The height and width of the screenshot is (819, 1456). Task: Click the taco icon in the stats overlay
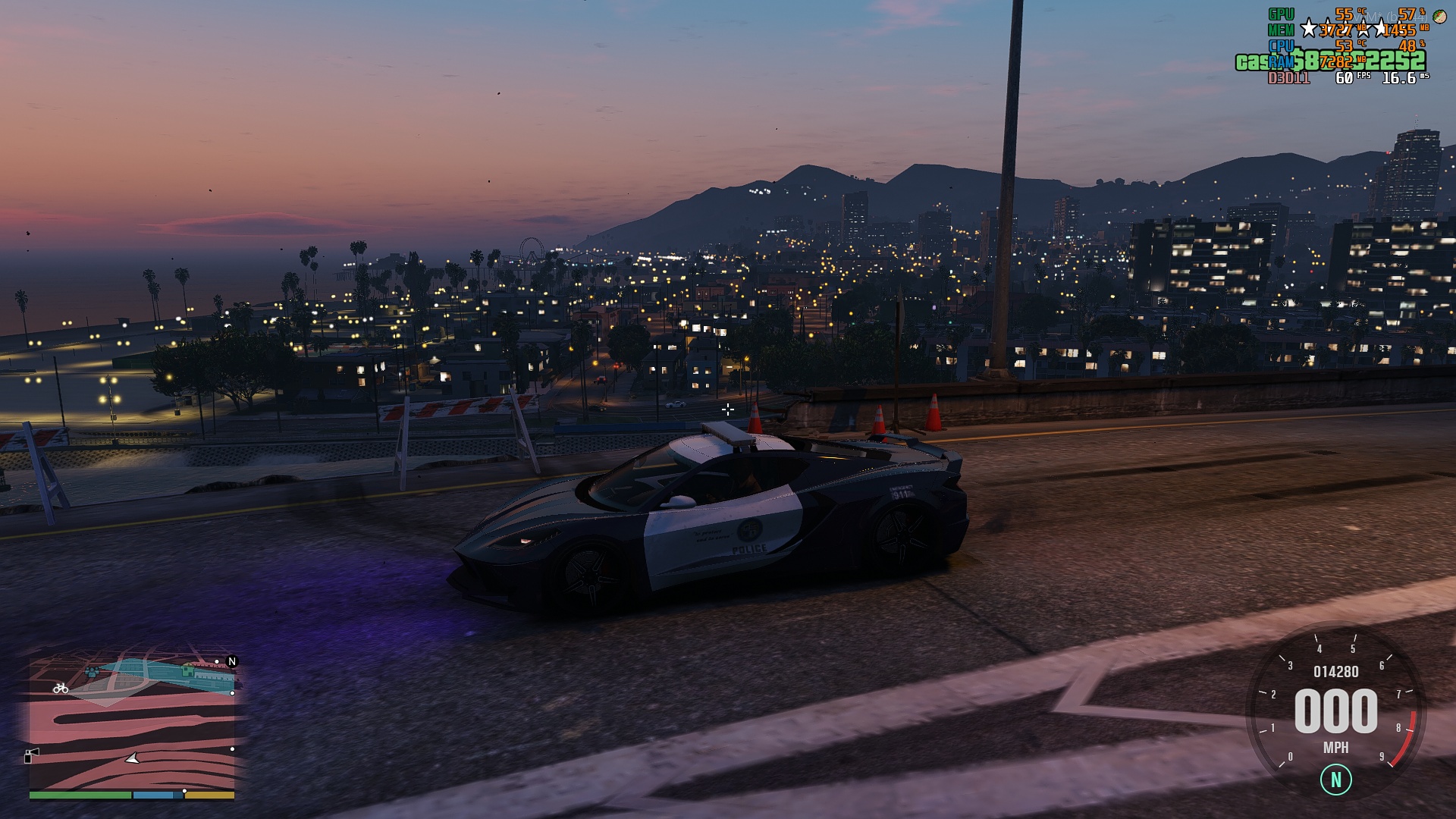[1441, 15]
